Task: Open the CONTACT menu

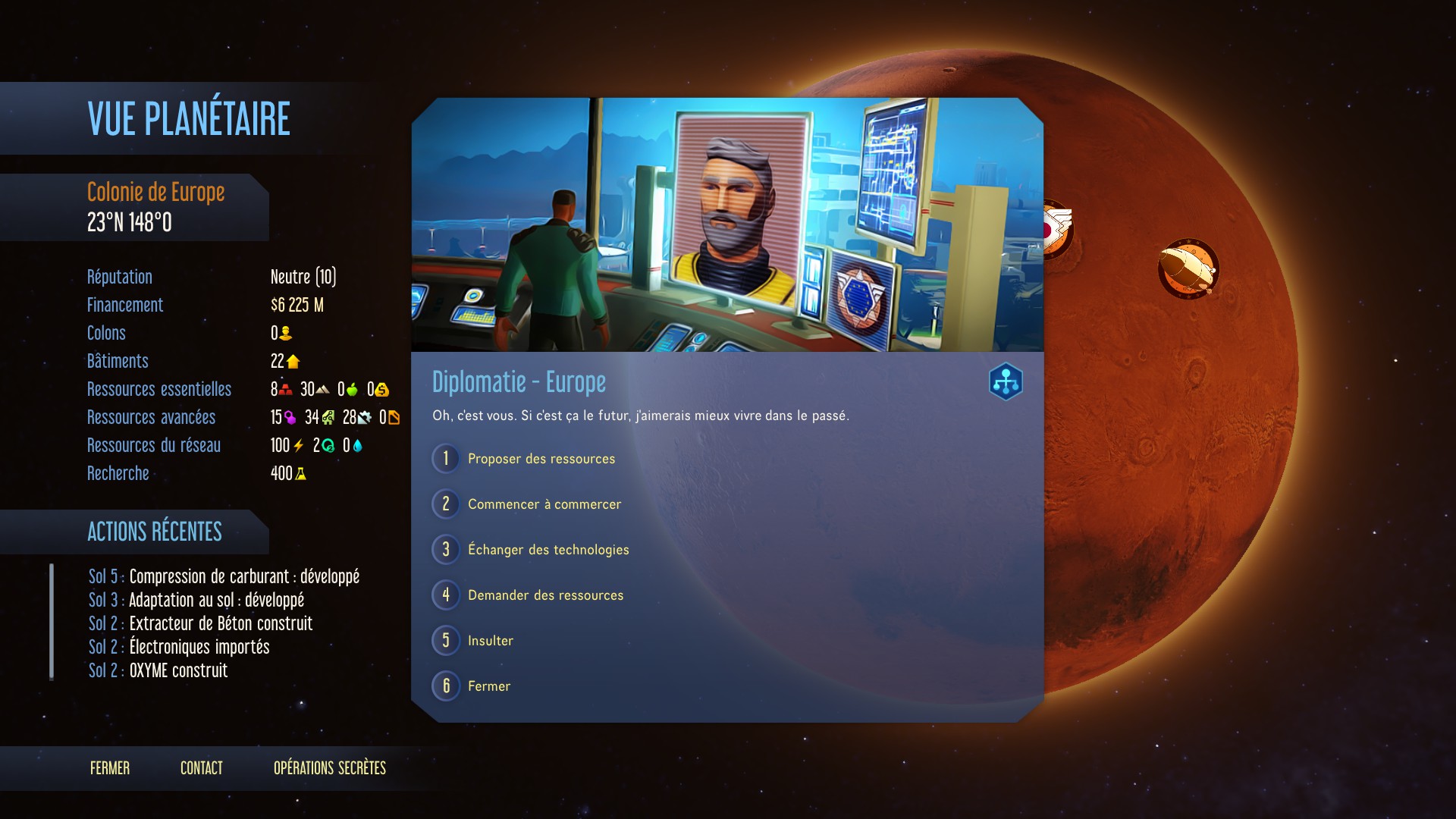Action: (202, 768)
